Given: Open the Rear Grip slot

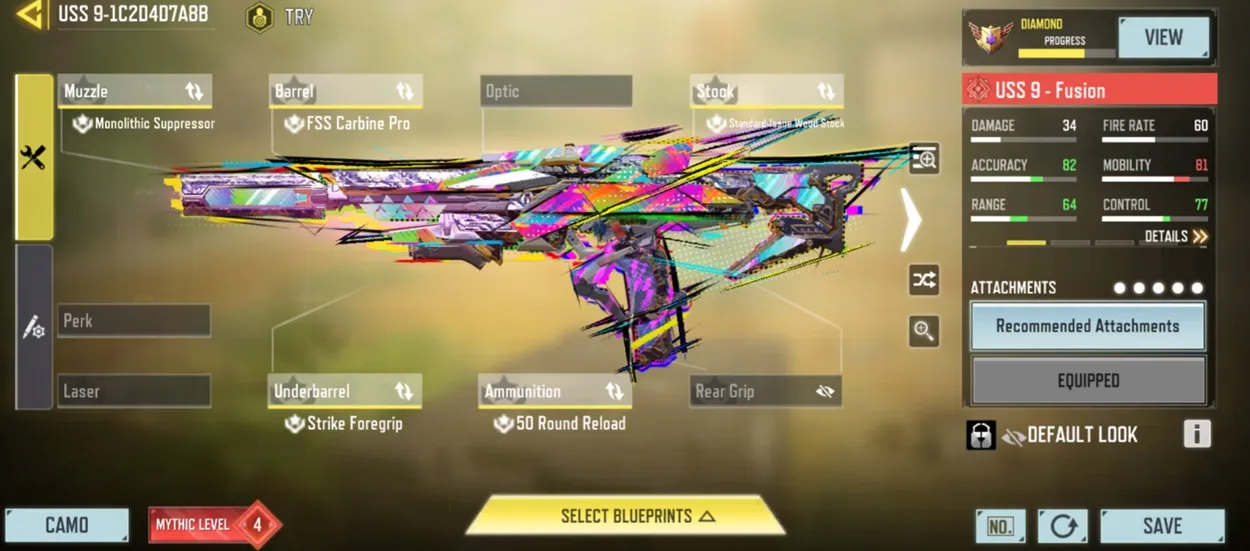Looking at the screenshot, I should pyautogui.click(x=766, y=391).
